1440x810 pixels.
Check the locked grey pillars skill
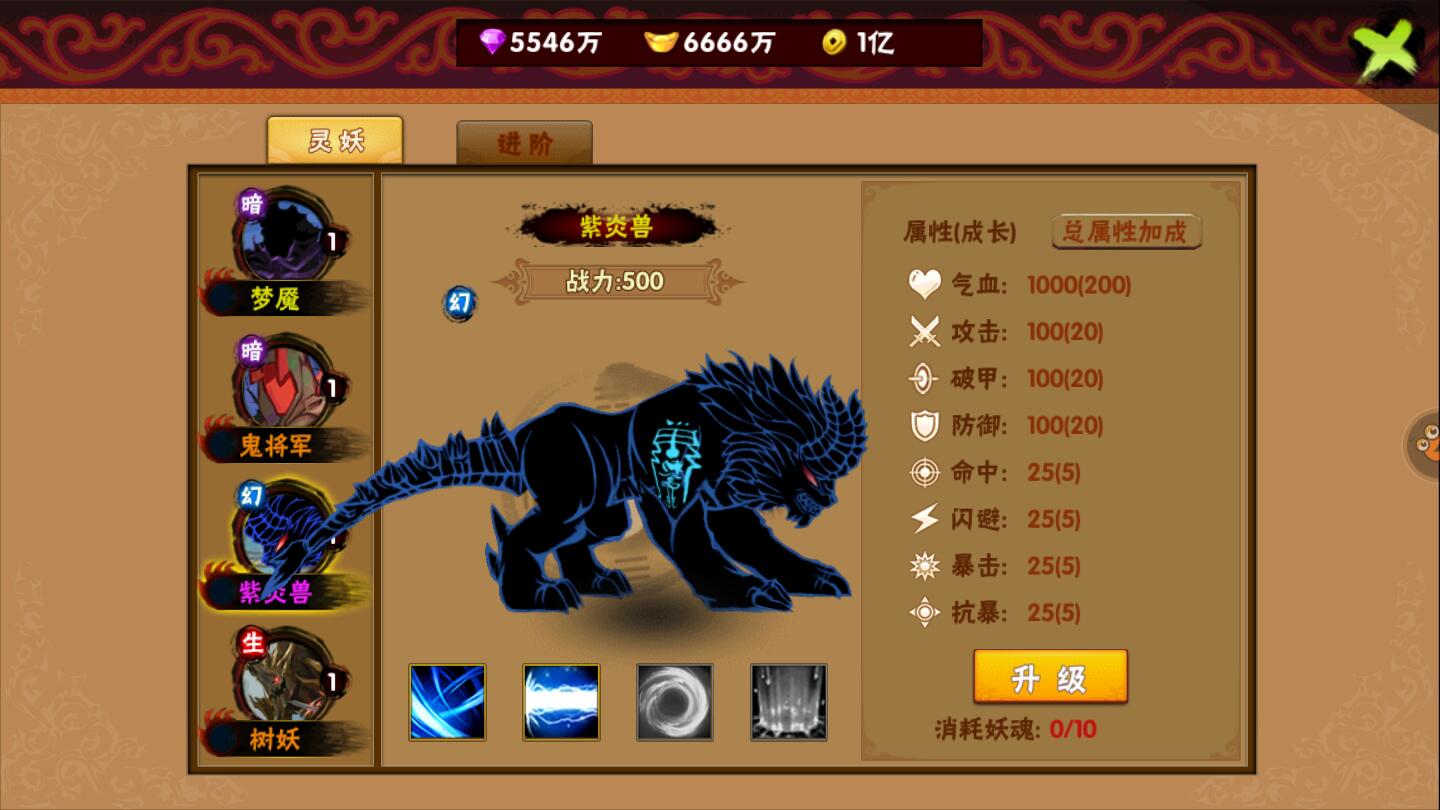click(789, 702)
